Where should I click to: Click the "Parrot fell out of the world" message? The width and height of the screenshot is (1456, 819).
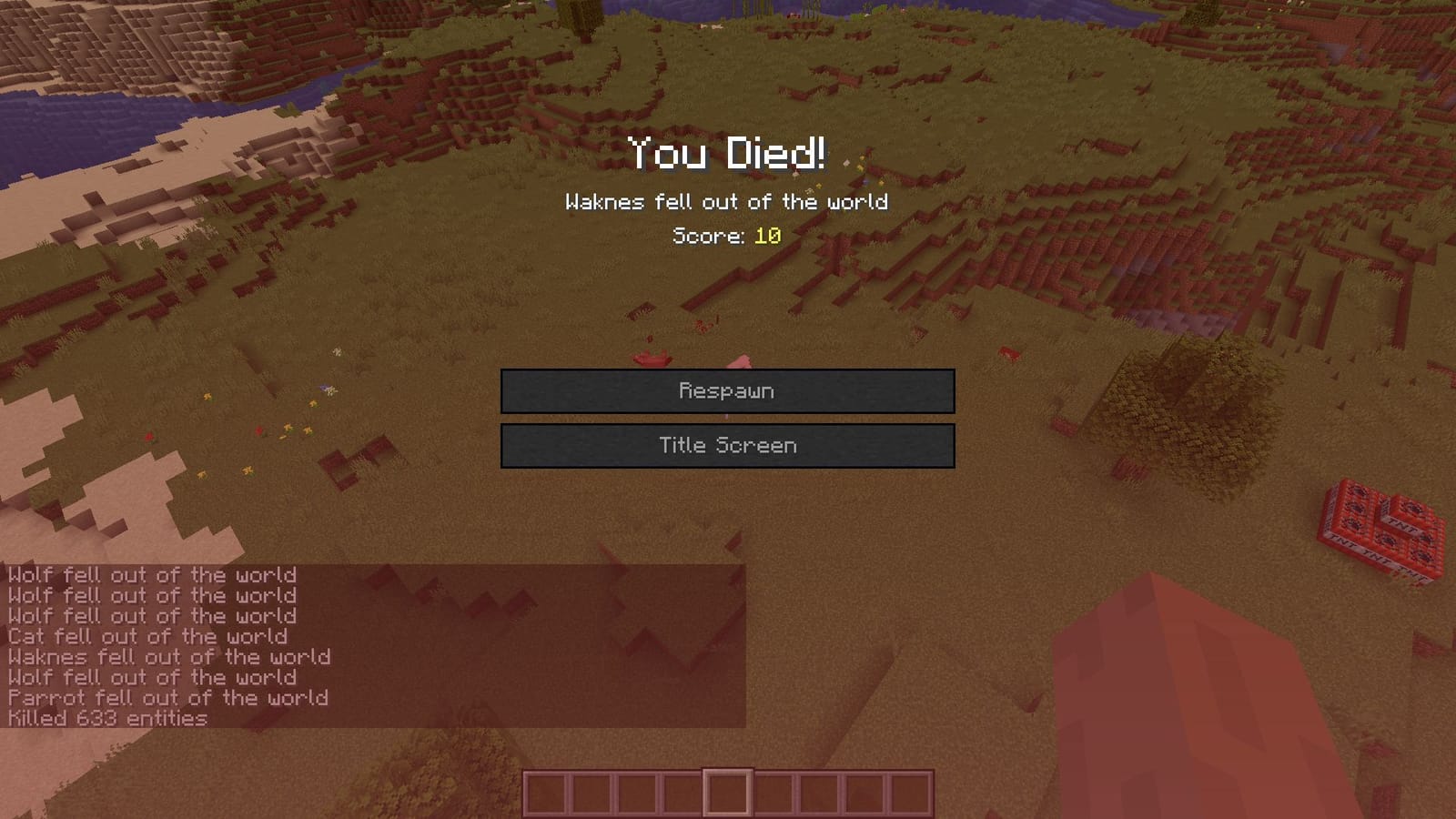point(168,698)
